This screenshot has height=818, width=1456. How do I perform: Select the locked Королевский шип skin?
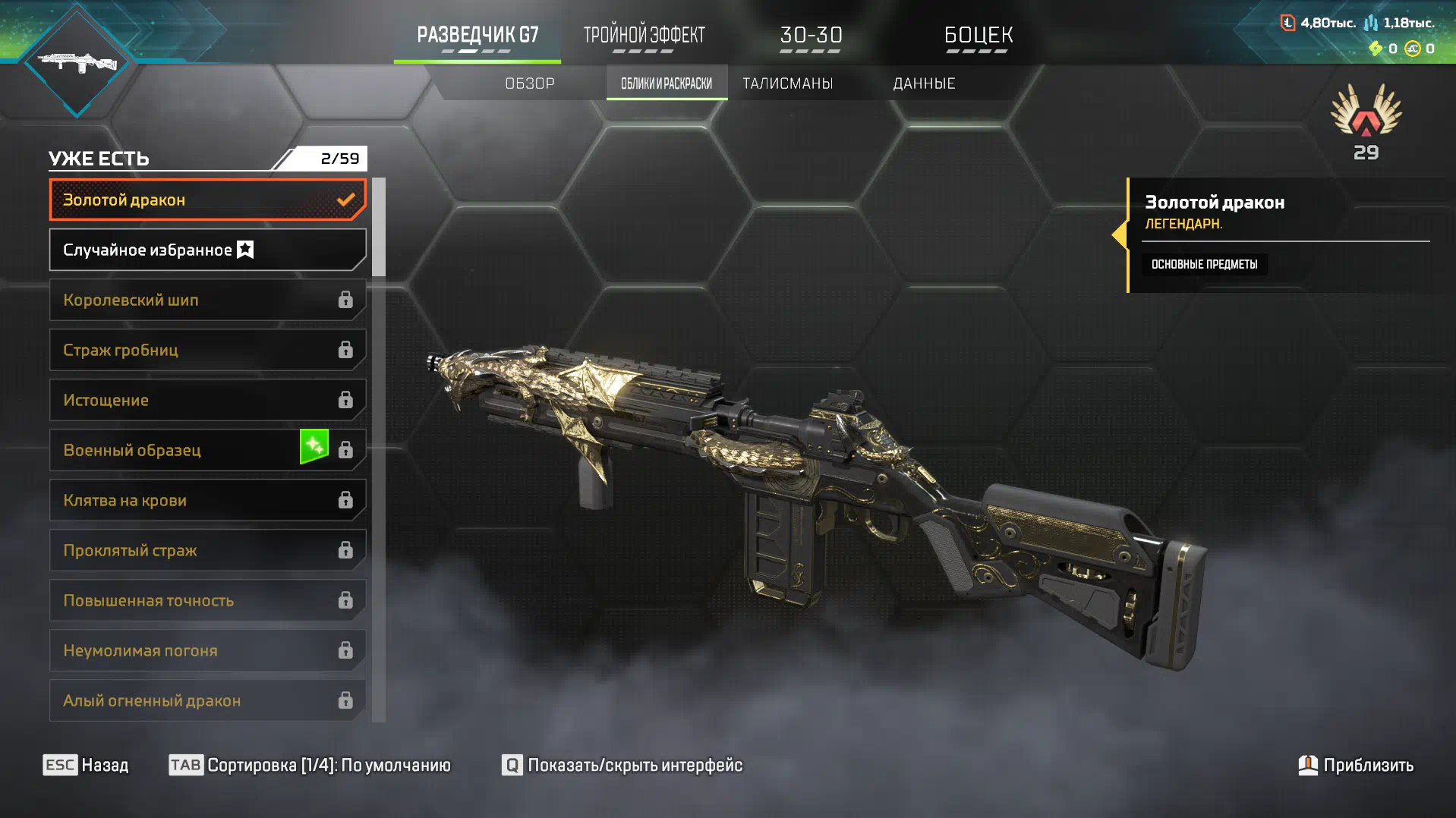pos(207,300)
